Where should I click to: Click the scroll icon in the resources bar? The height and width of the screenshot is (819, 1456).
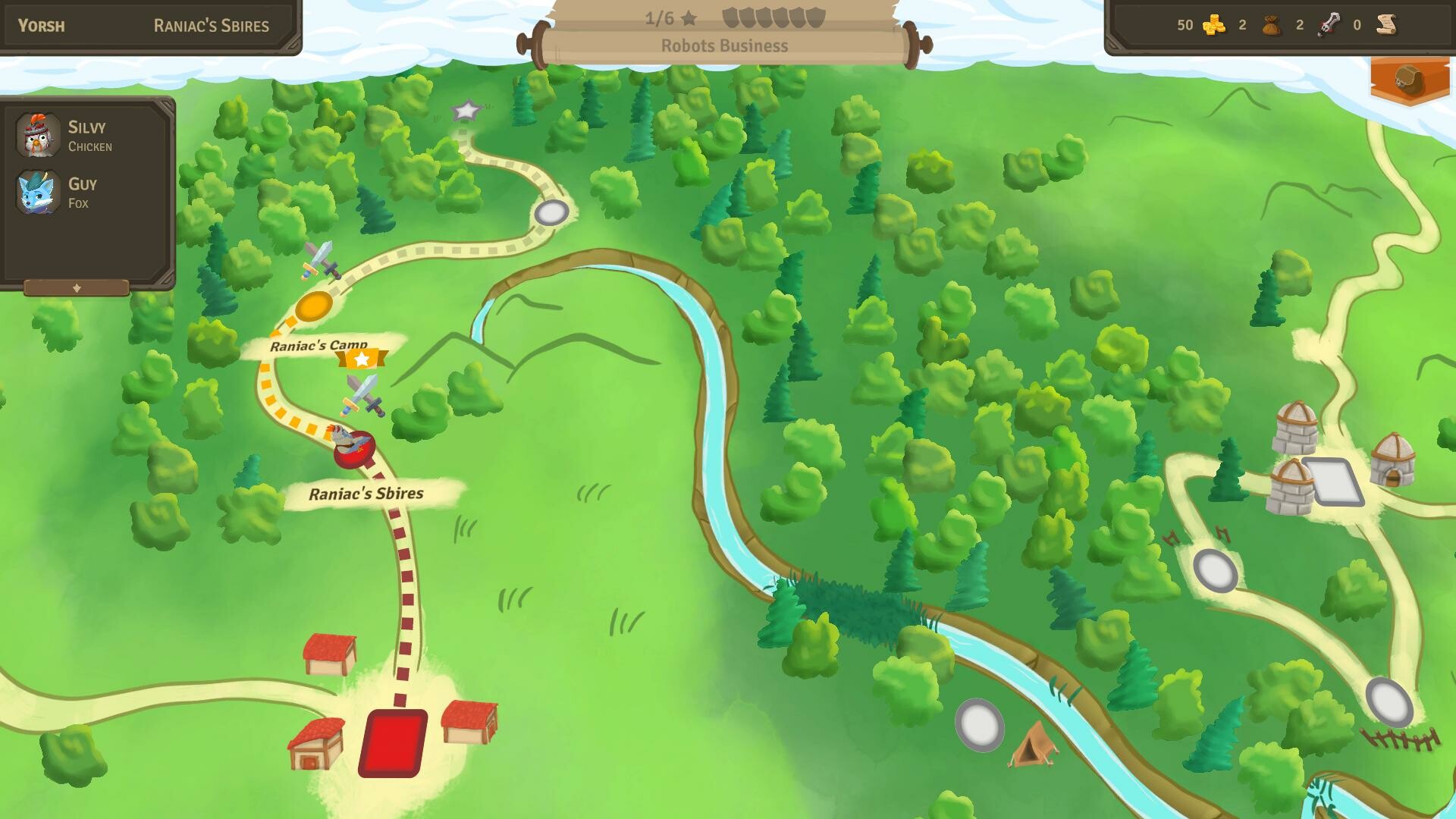pyautogui.click(x=1385, y=25)
